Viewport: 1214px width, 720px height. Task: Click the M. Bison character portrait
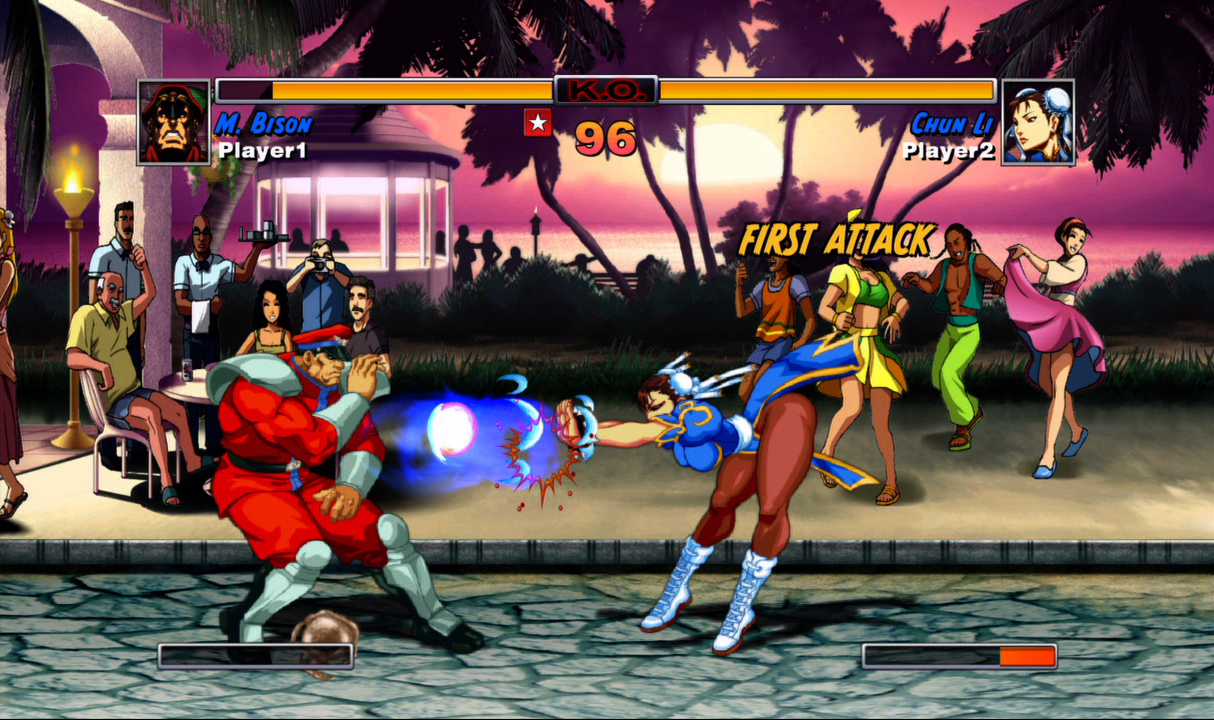pyautogui.click(x=173, y=122)
